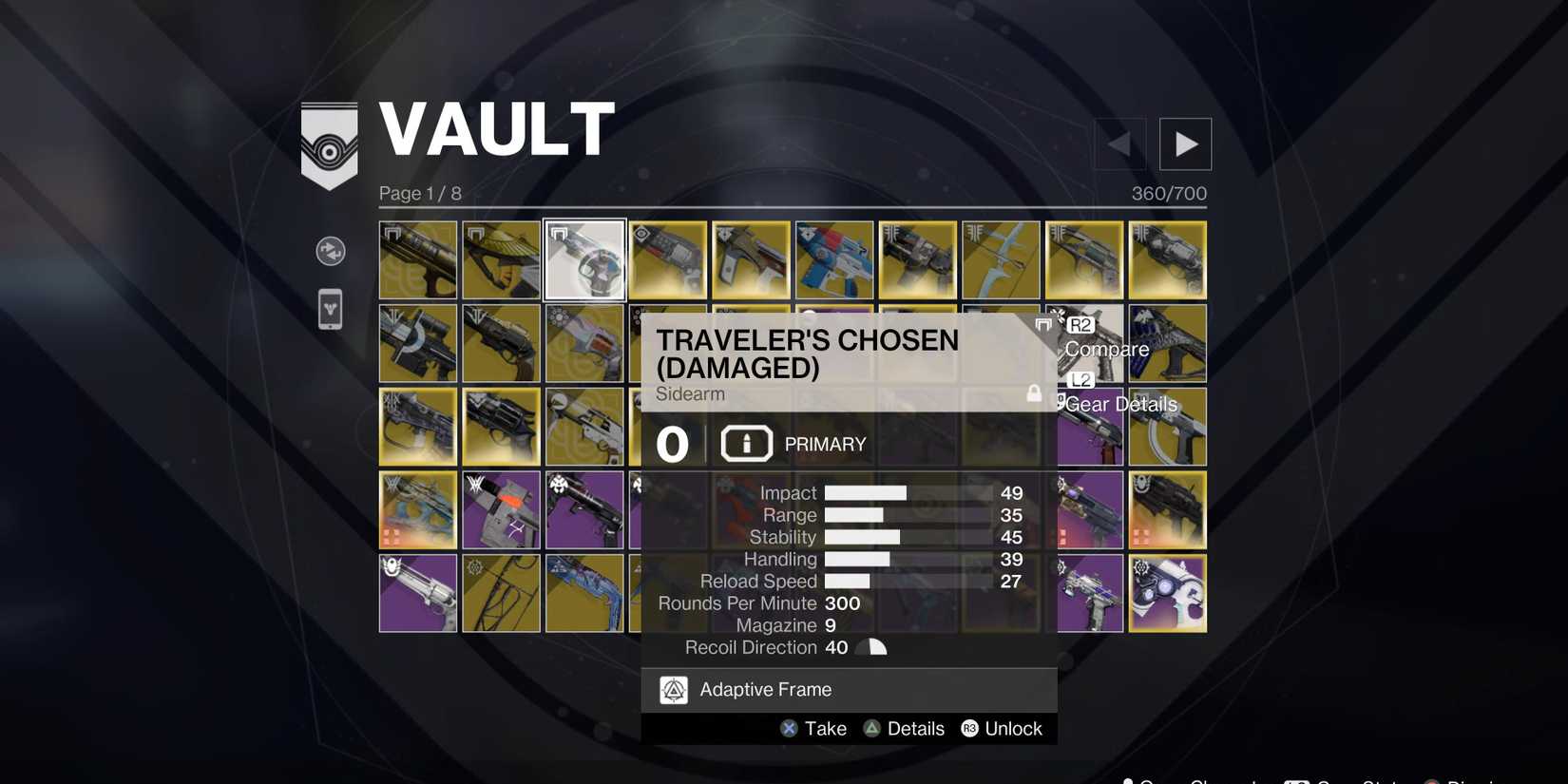
Task: Open Details for Traveler's Chosen
Action: pyautogui.click(x=915, y=726)
